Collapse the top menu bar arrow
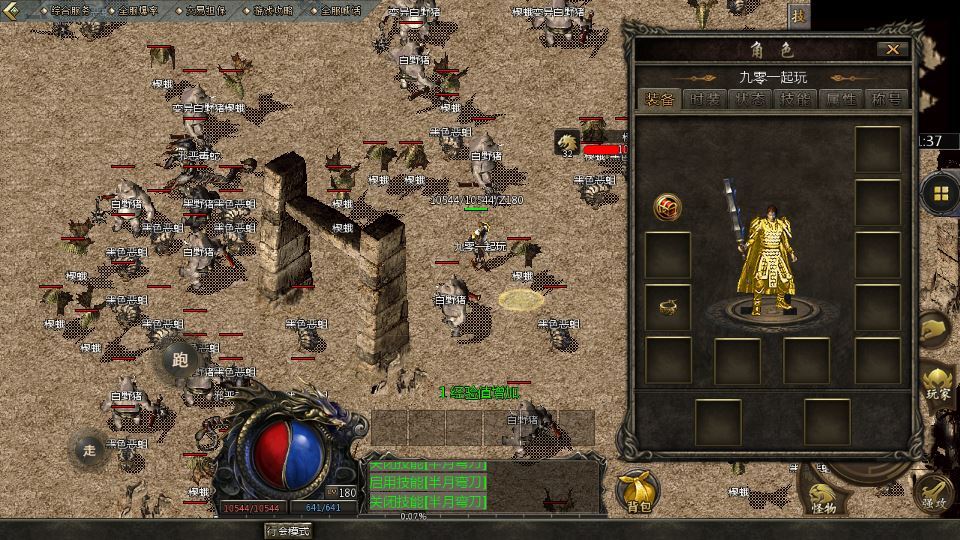 pyautogui.click(x=13, y=11)
